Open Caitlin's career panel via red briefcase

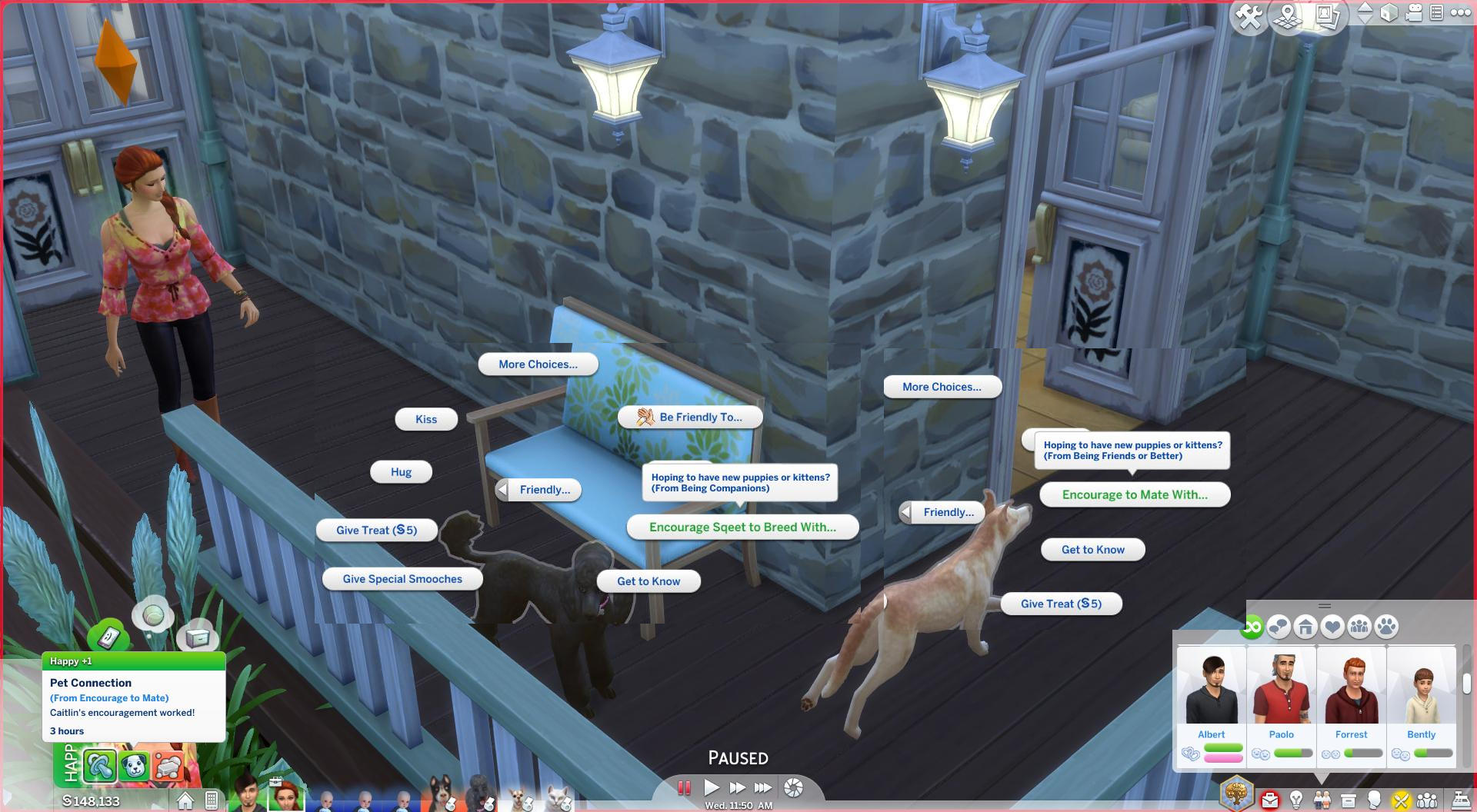[1271, 800]
